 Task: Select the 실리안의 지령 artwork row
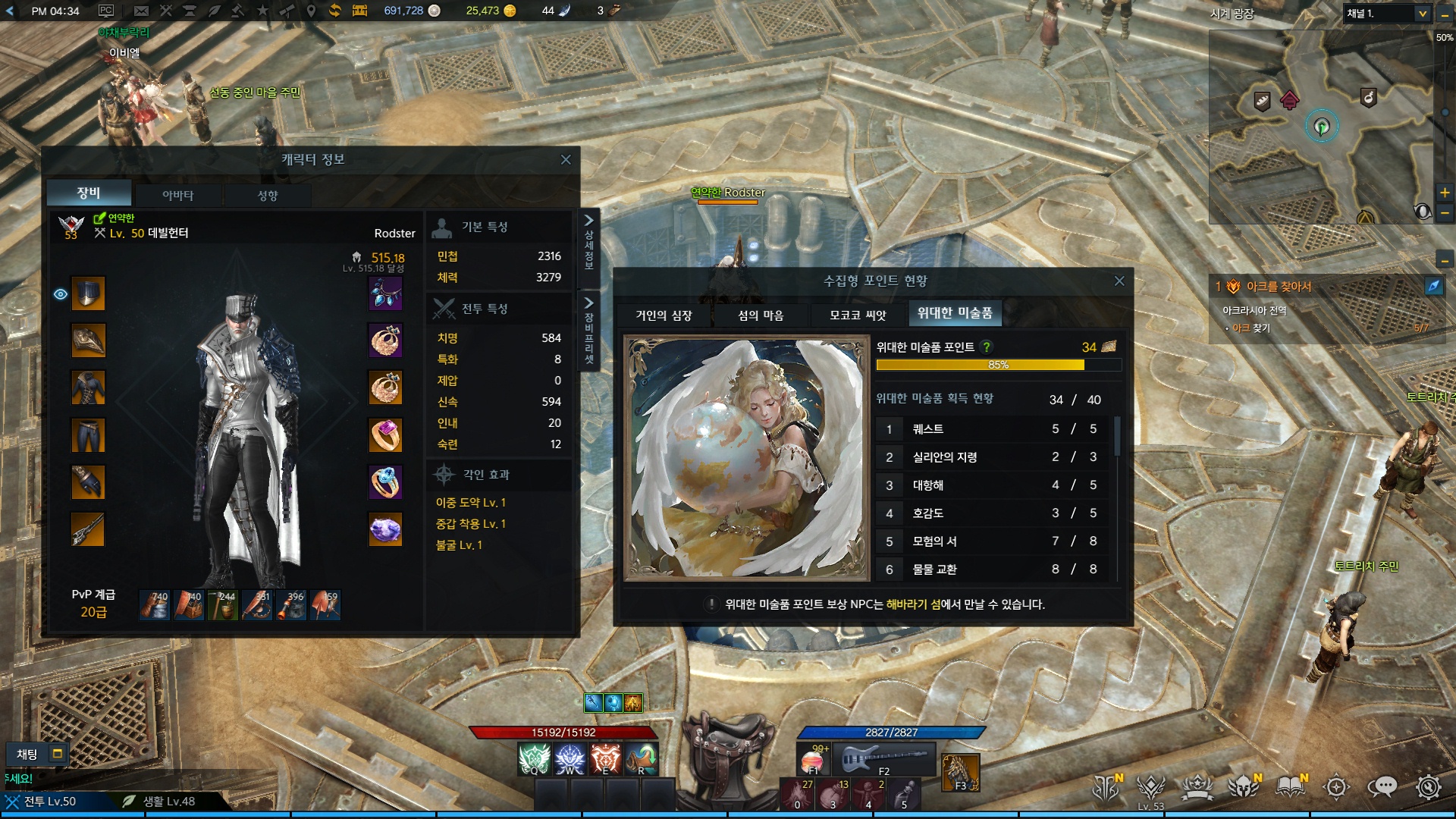tap(993, 457)
